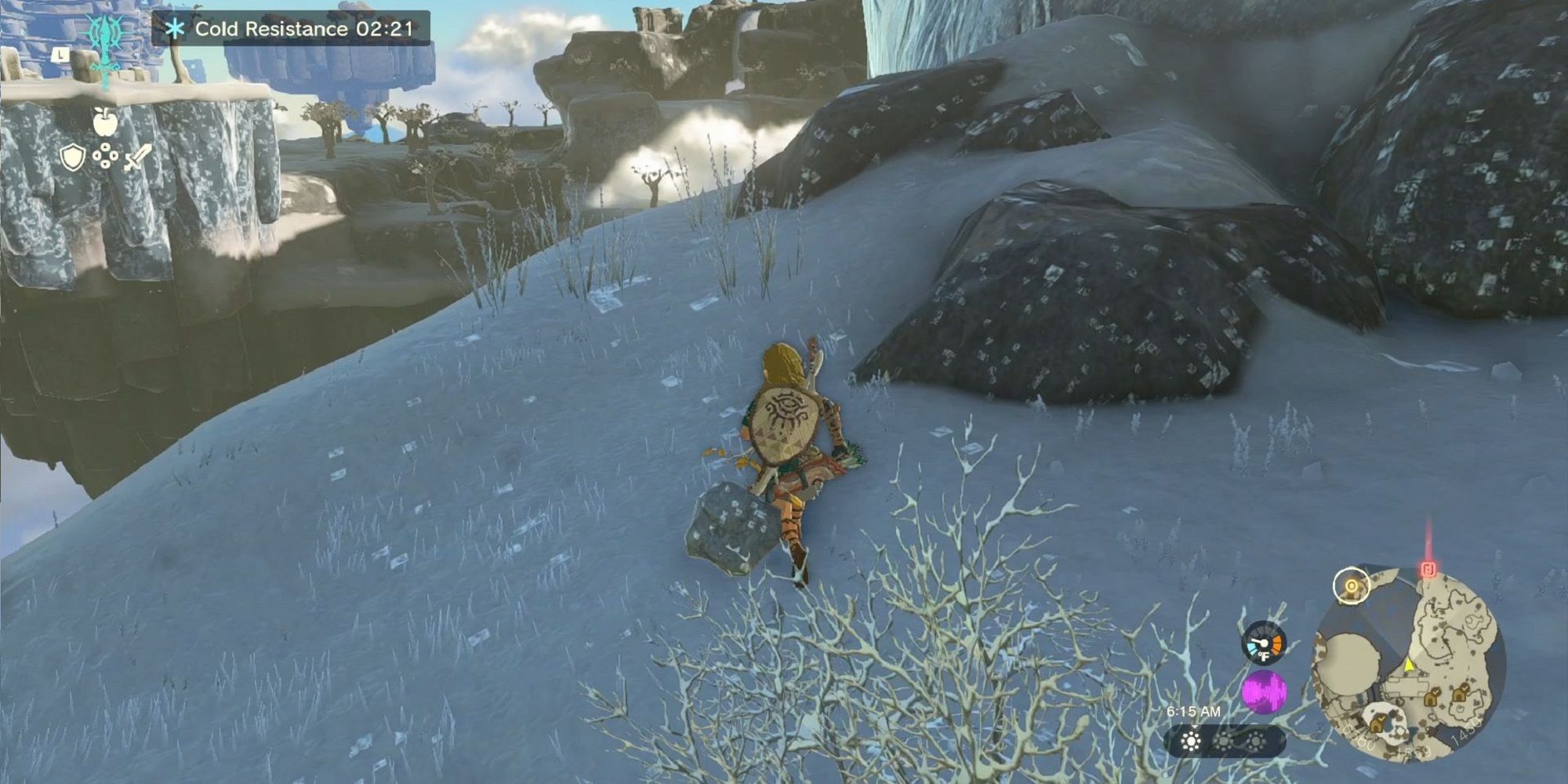
Task: Select the yellow player arrow on the minimap
Action: (x=1410, y=666)
